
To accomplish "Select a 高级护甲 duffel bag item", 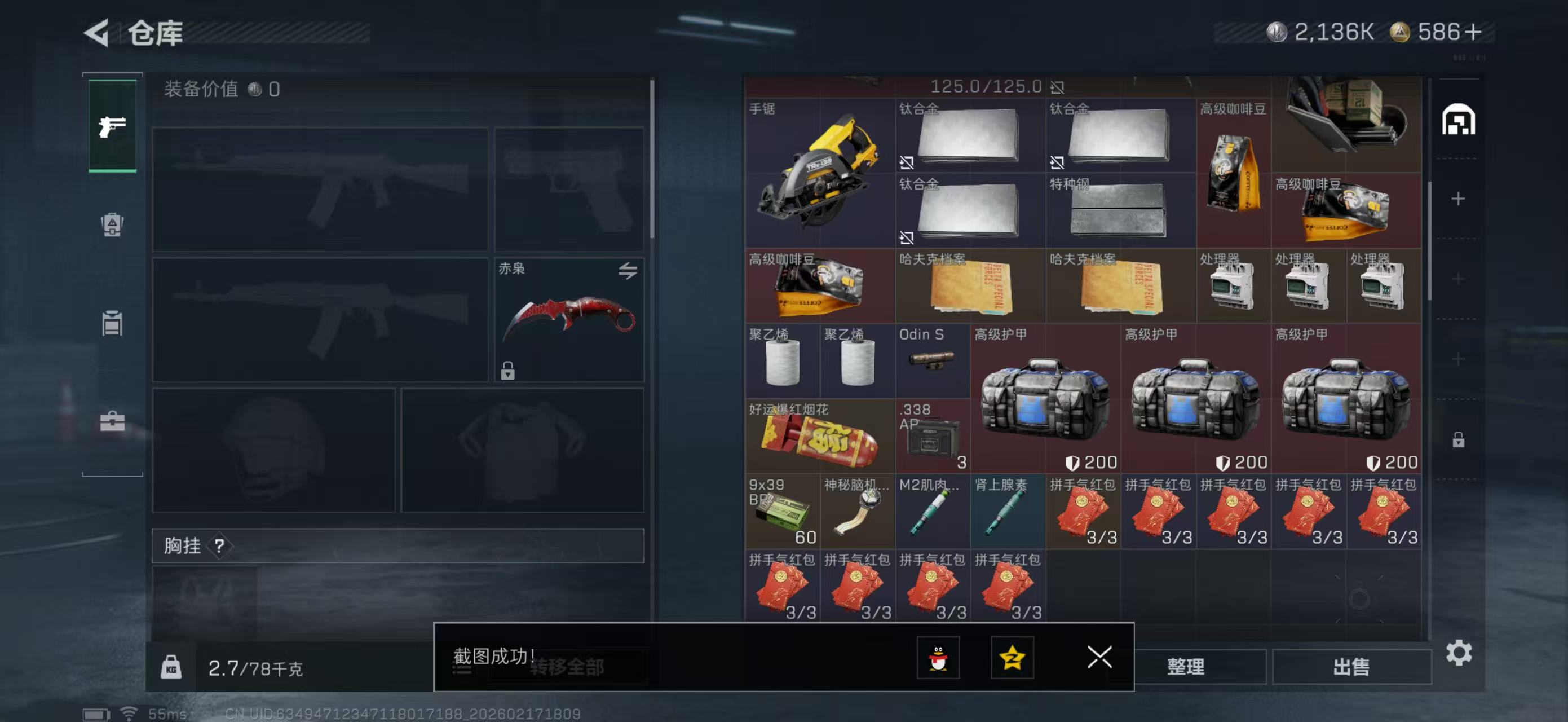I will 1045,402.
